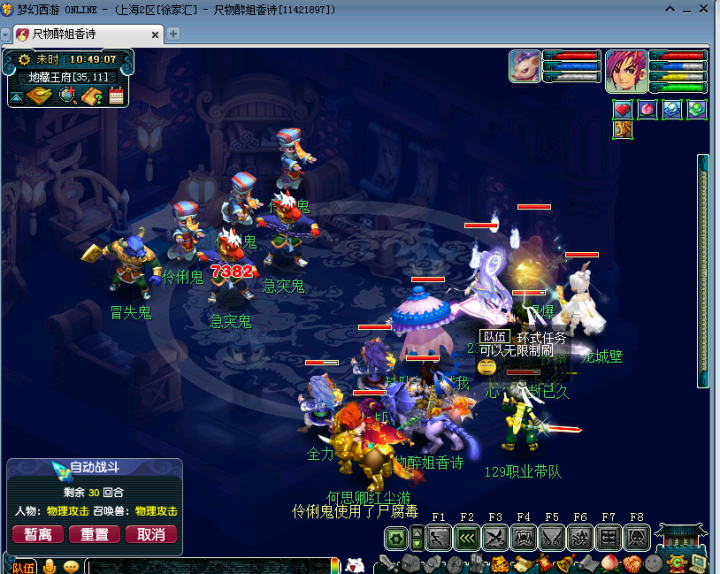Toggle the green gear button beside shortcuts
This screenshot has height=574, width=720.
pyautogui.click(x=396, y=538)
